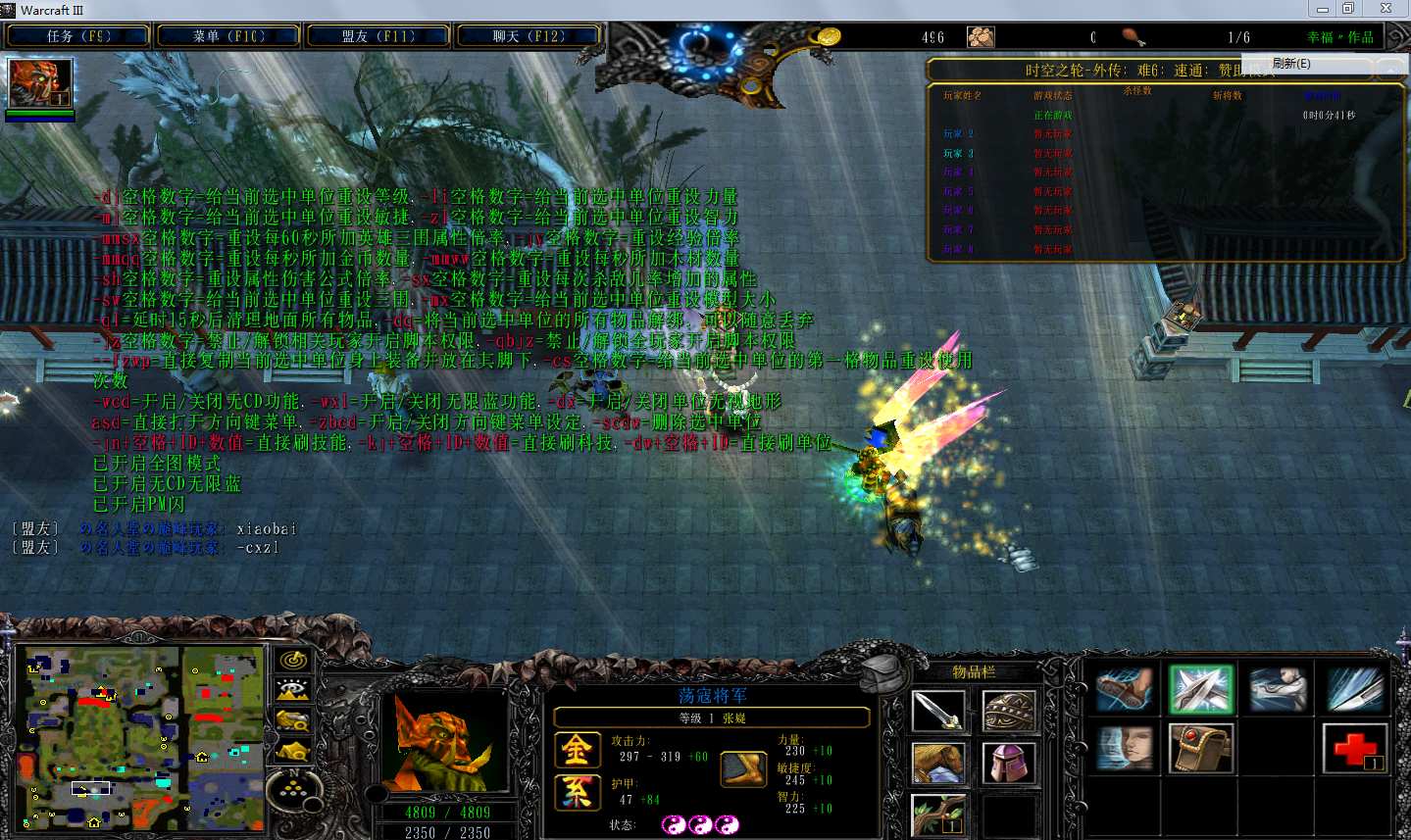Screen dimensions: 1411x840
Task: Open the 菜单 (F10) game menu
Action: click(228, 36)
